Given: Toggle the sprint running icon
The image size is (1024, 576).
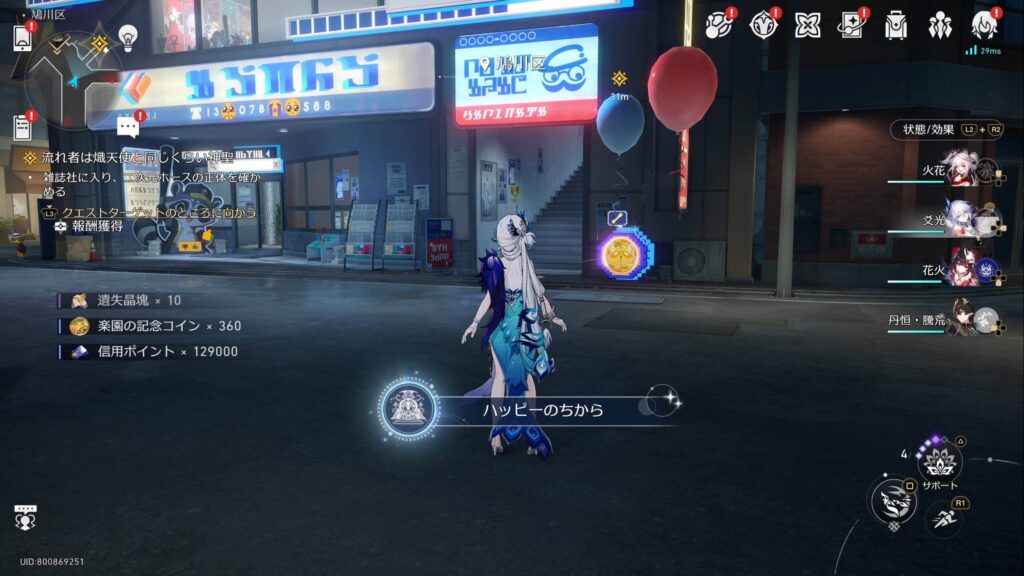Looking at the screenshot, I should (943, 517).
